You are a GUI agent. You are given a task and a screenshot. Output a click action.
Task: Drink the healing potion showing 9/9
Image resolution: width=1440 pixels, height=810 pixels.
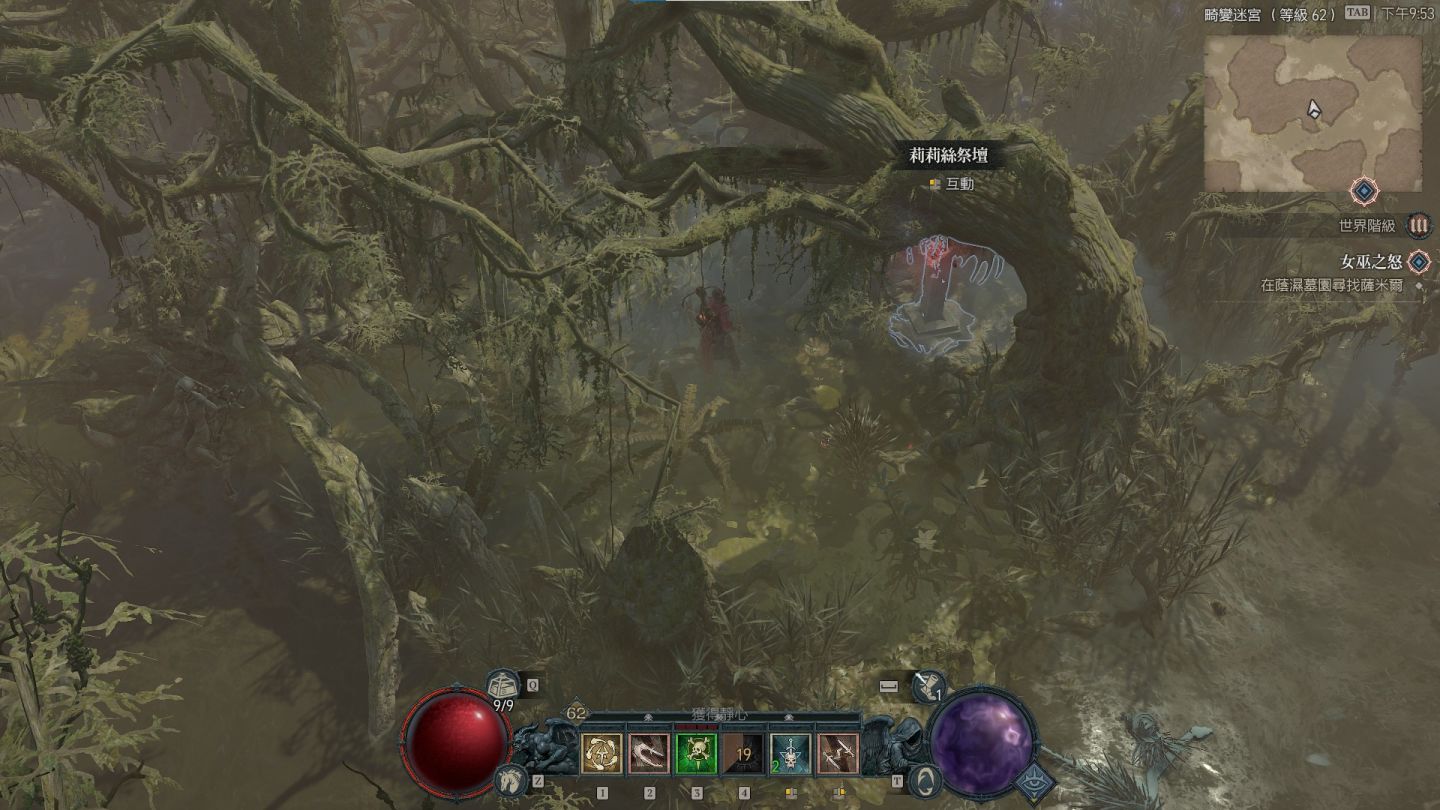click(504, 688)
